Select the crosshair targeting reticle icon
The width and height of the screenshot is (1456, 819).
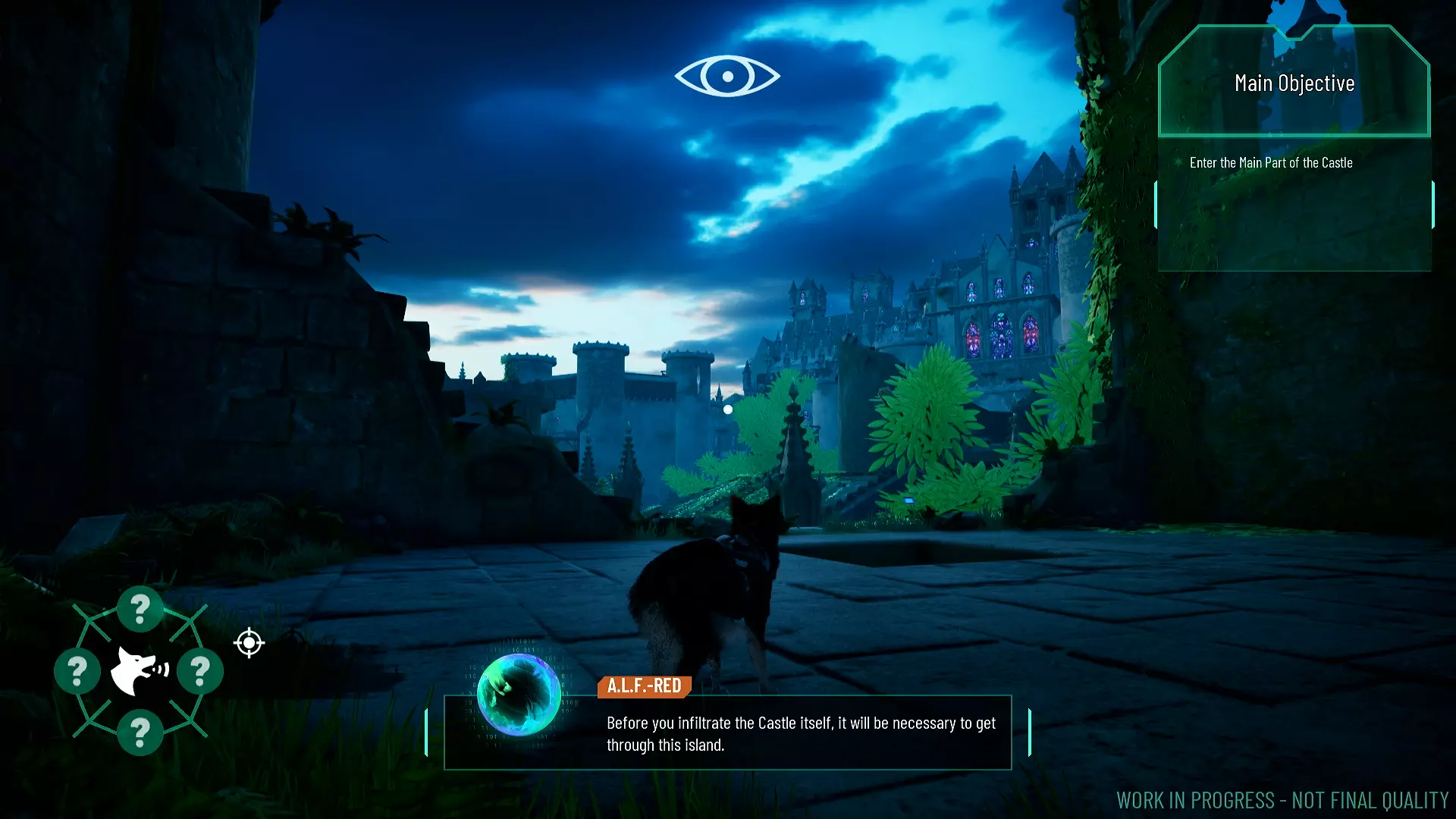coord(249,643)
